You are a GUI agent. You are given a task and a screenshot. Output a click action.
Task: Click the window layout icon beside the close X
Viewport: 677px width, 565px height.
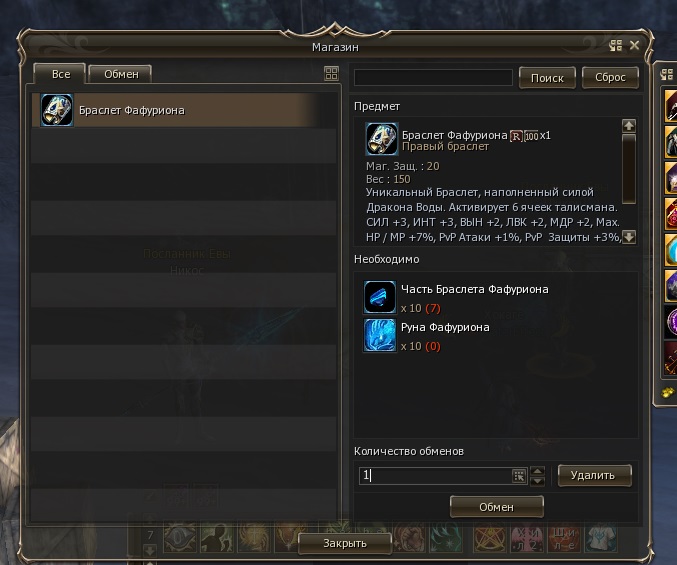pos(616,46)
